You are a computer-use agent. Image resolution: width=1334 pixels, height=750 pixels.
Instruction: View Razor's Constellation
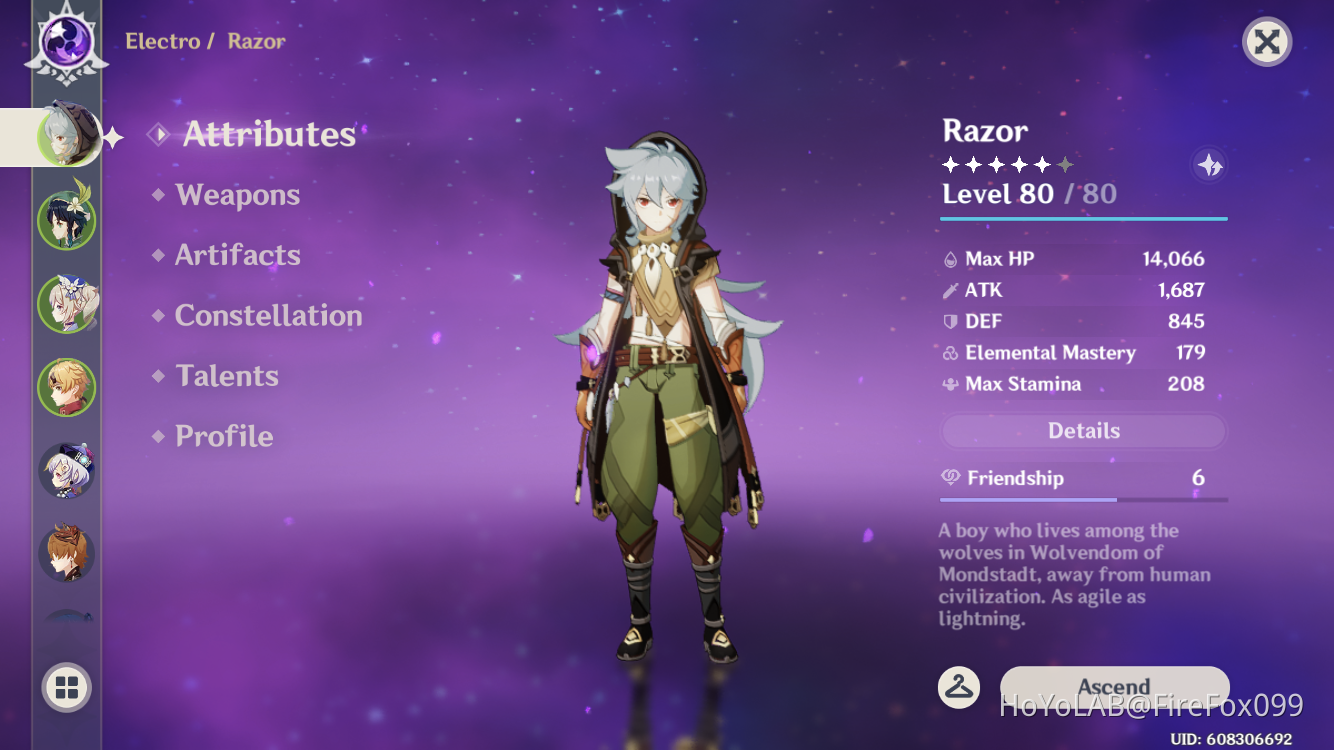coord(268,315)
